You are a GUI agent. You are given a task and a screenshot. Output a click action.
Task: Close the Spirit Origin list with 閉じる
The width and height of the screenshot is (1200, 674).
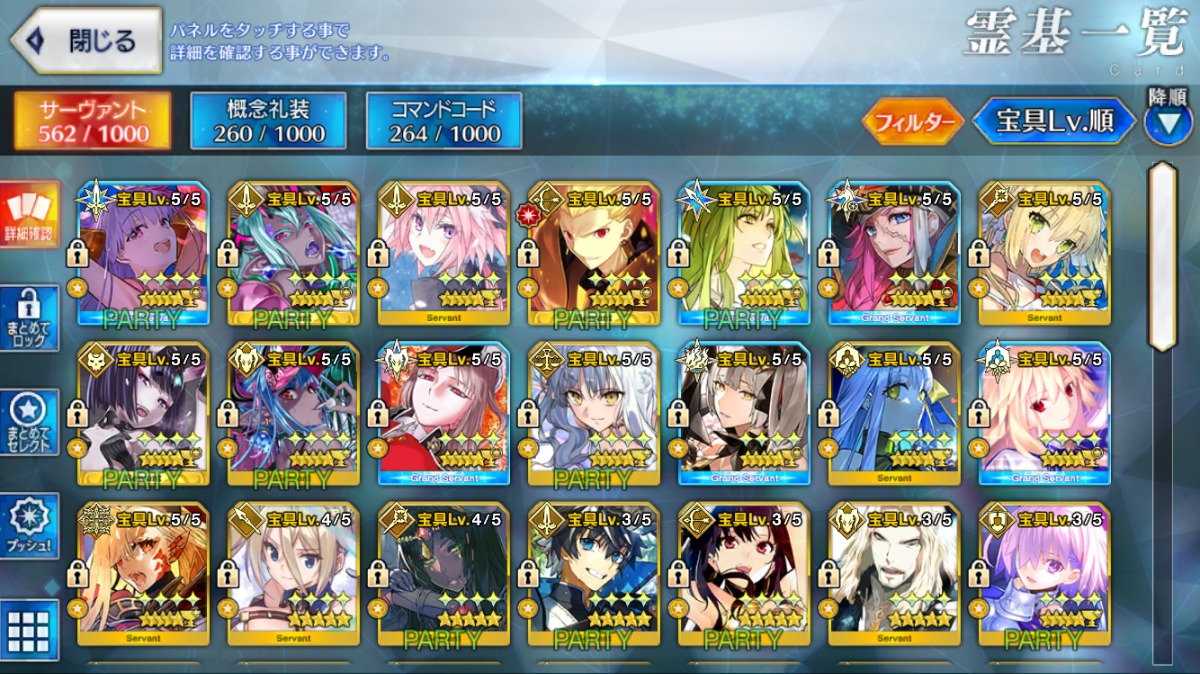click(86, 40)
